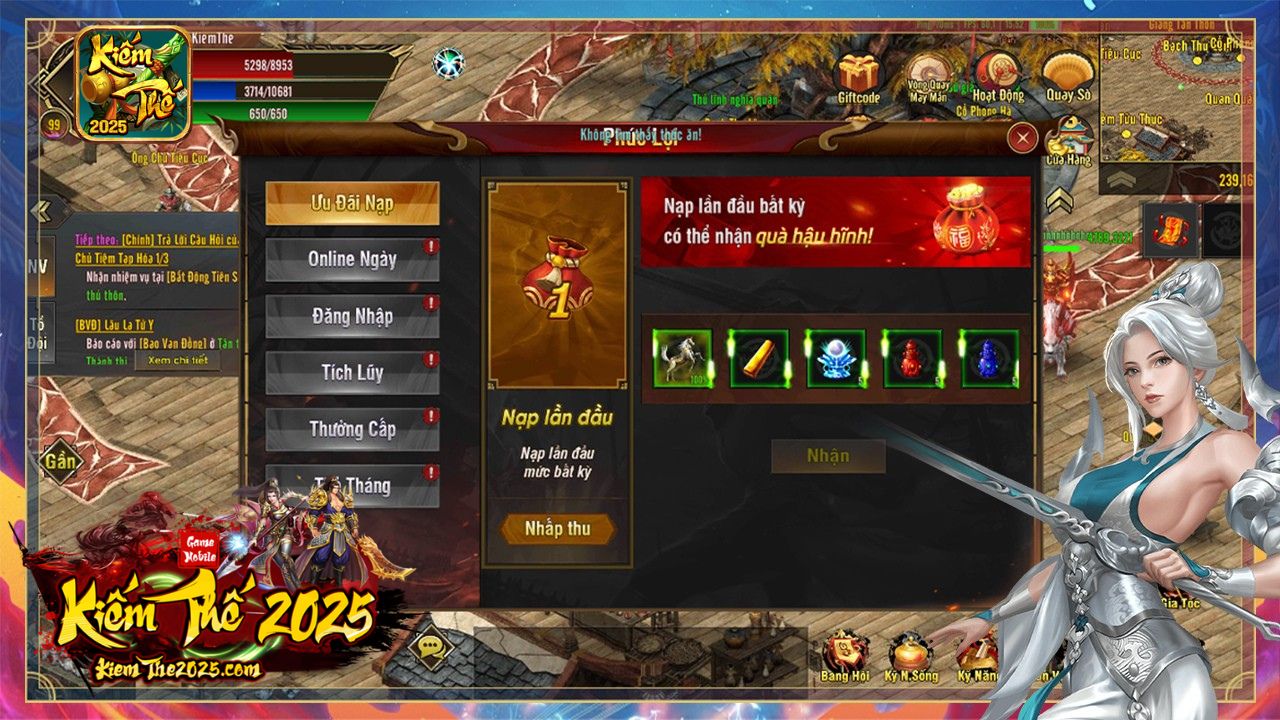1280x720 pixels.
Task: Toggle the NV quest sidebar panel
Action: click(x=40, y=264)
